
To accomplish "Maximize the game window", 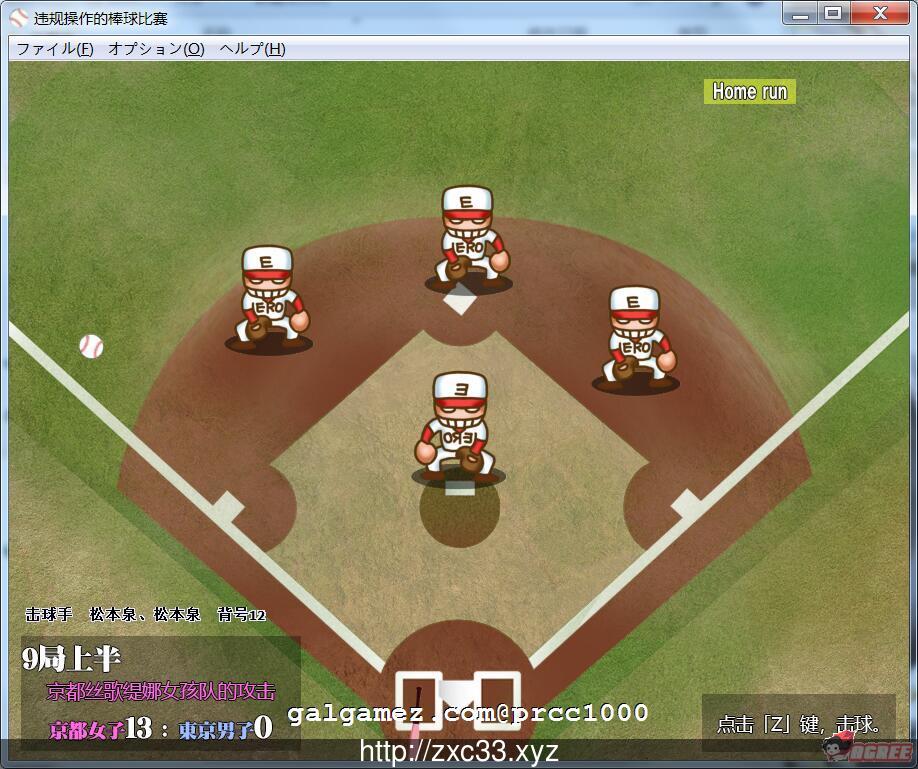I will 832,13.
